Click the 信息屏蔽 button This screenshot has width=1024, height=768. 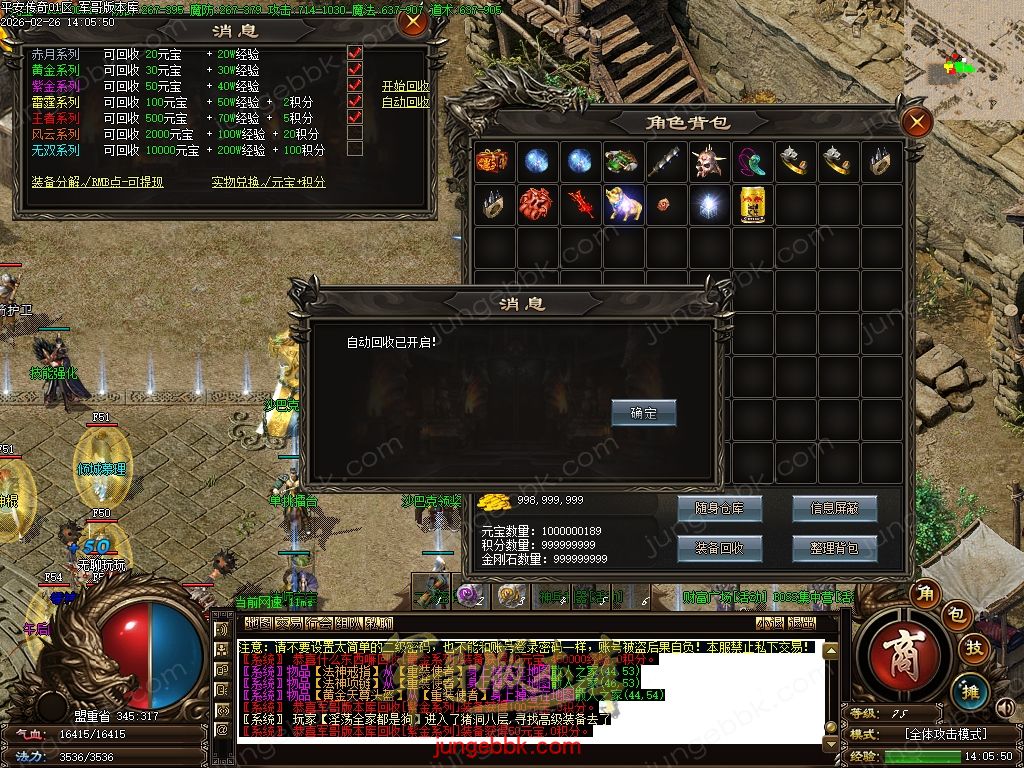point(834,508)
